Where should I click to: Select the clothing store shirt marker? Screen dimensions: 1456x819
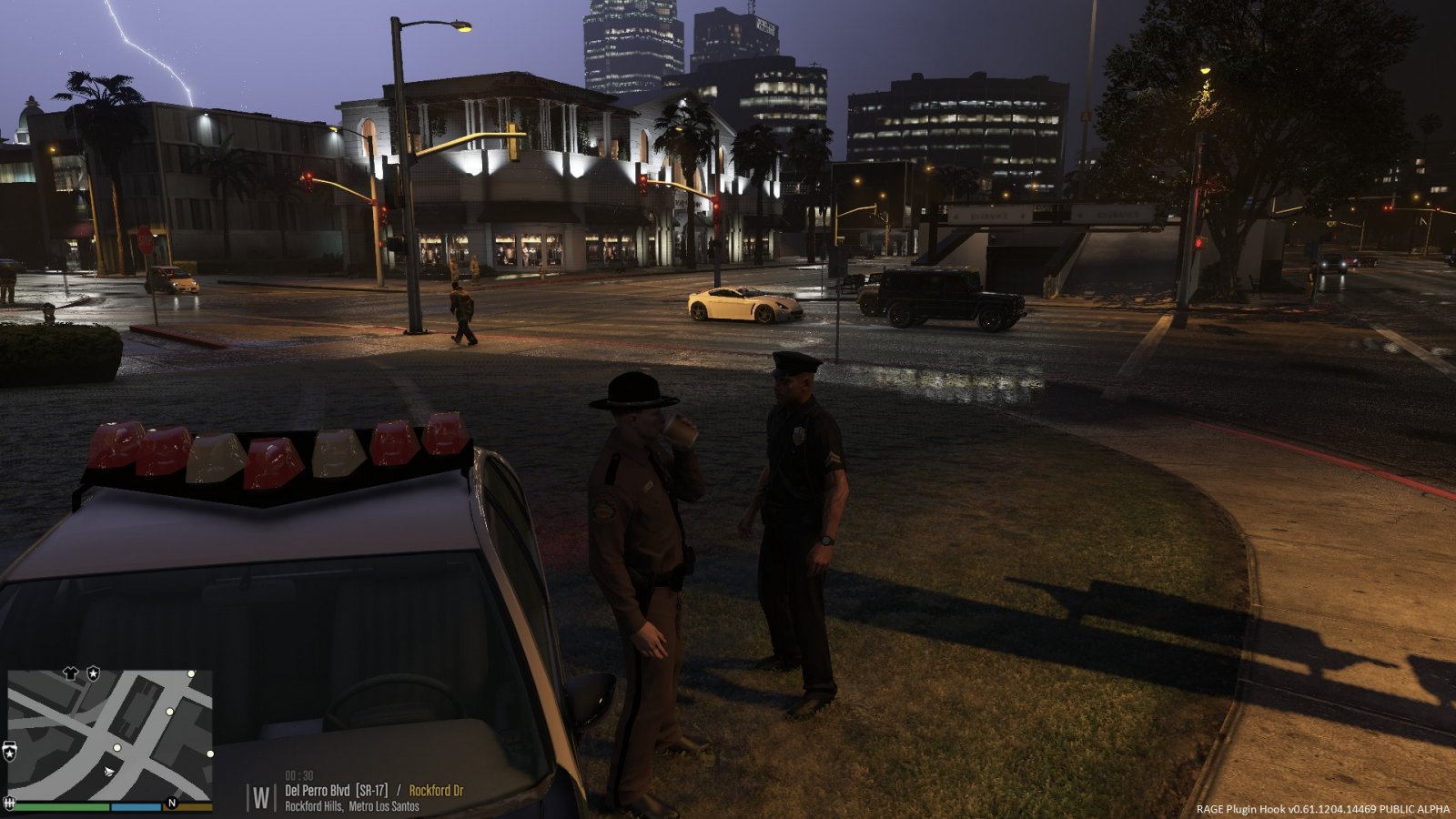(x=72, y=673)
